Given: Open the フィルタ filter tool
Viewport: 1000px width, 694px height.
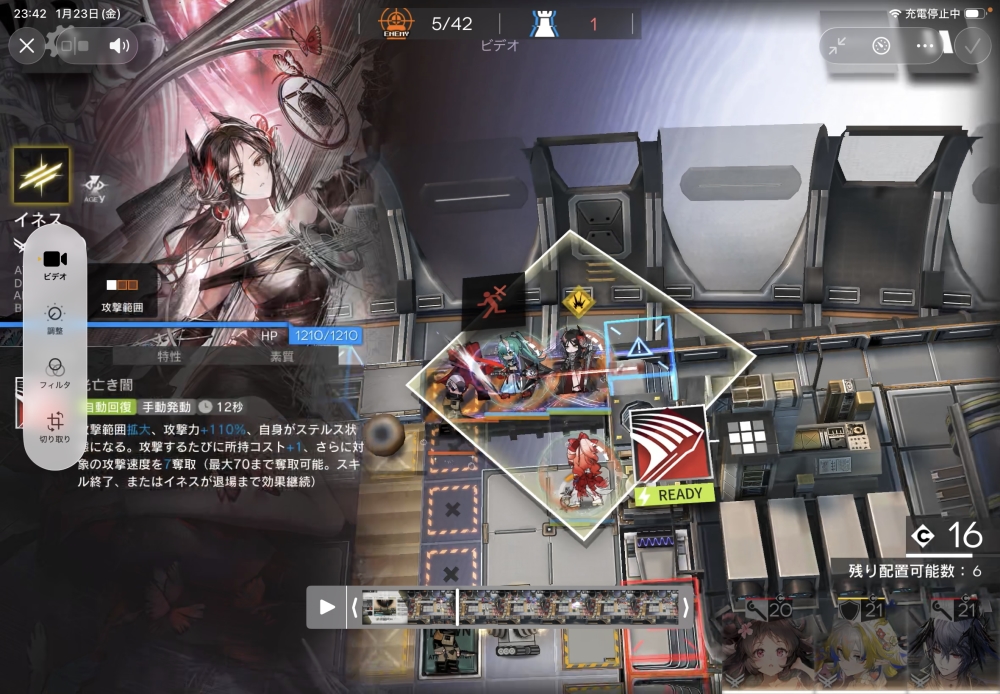Looking at the screenshot, I should click(54, 370).
